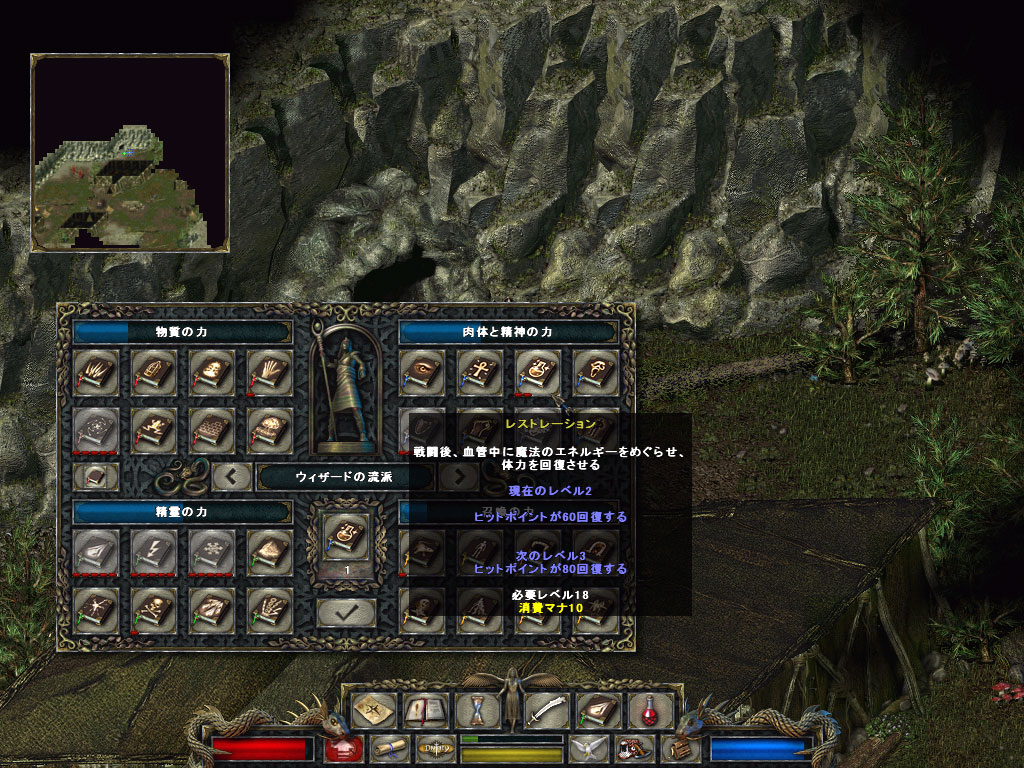Image resolution: width=1024 pixels, height=768 pixels.
Task: Go to the previous magic school
Action: tap(231, 476)
